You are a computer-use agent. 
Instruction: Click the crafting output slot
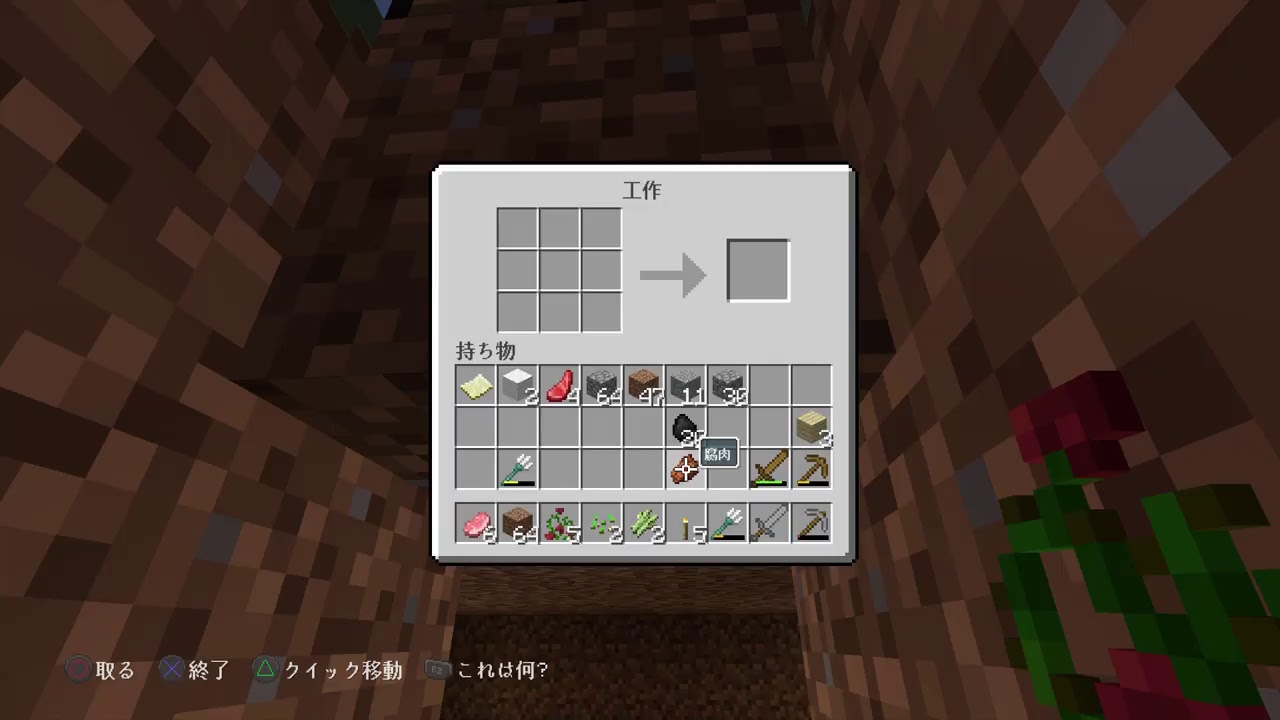[757, 269]
